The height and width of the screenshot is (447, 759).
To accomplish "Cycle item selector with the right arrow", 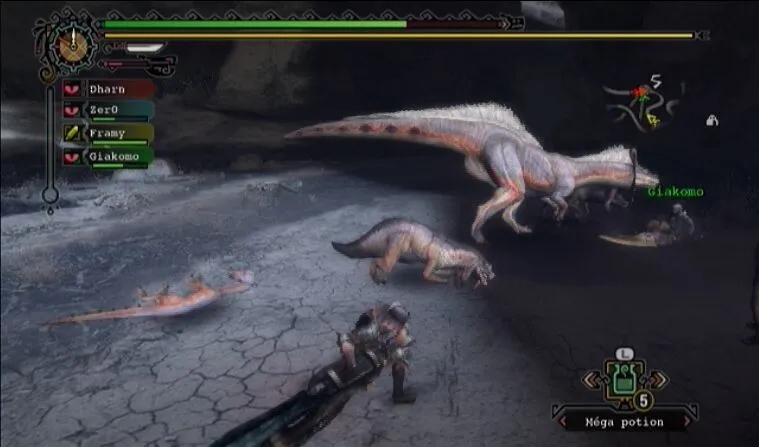I will [x=656, y=381].
